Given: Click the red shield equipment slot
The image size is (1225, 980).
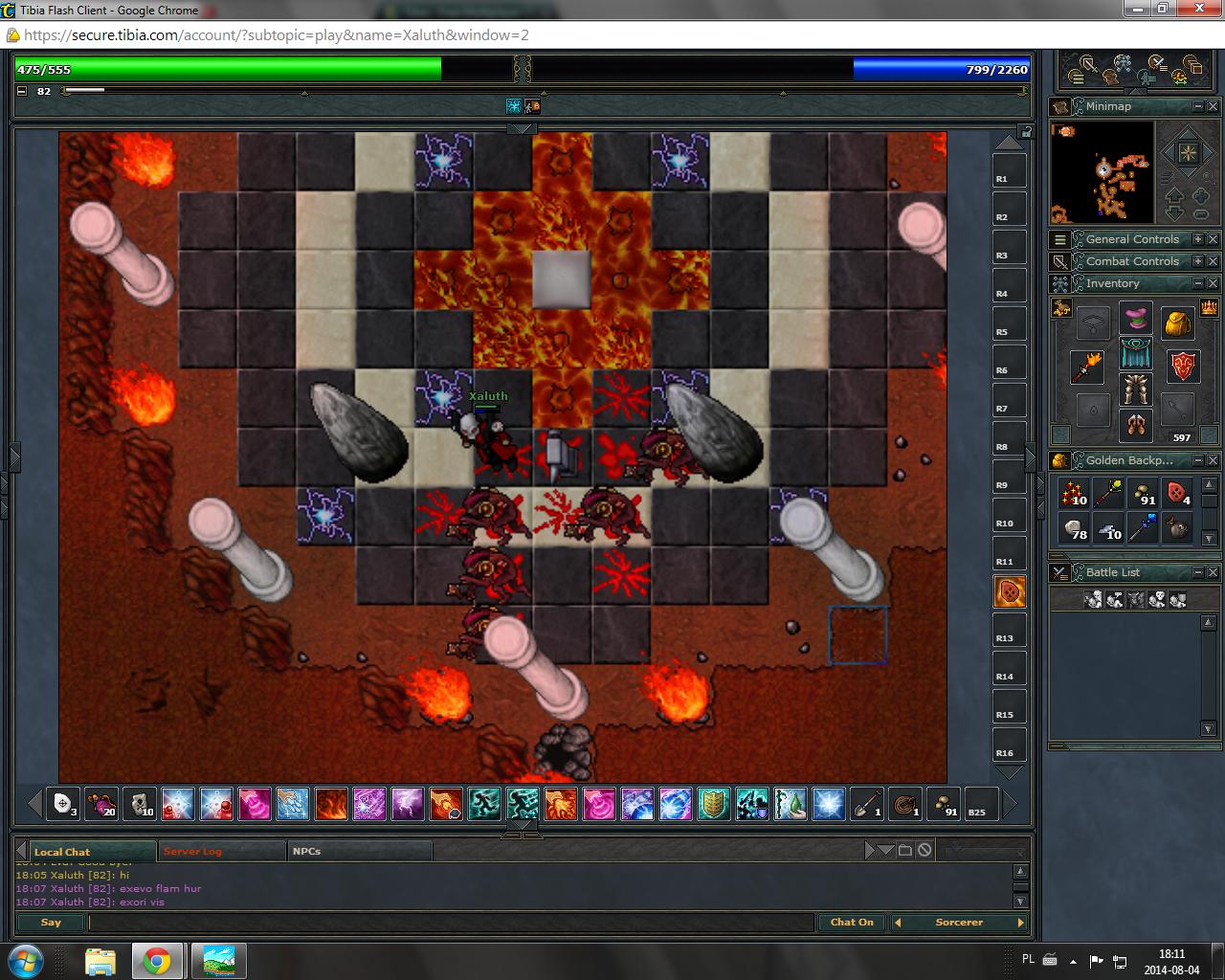Looking at the screenshot, I should [x=1183, y=367].
